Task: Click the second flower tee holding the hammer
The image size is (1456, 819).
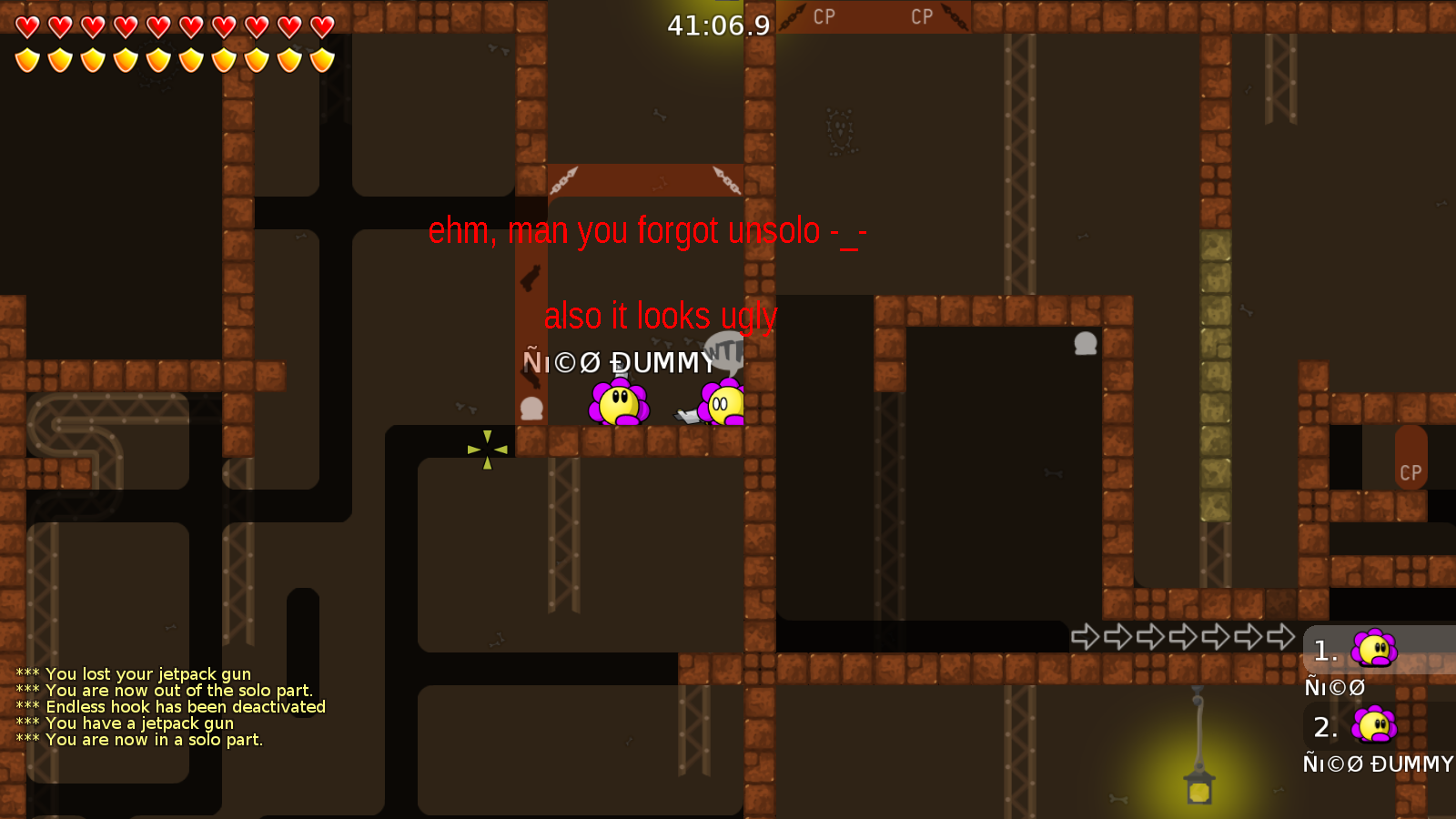Action: coord(723,403)
